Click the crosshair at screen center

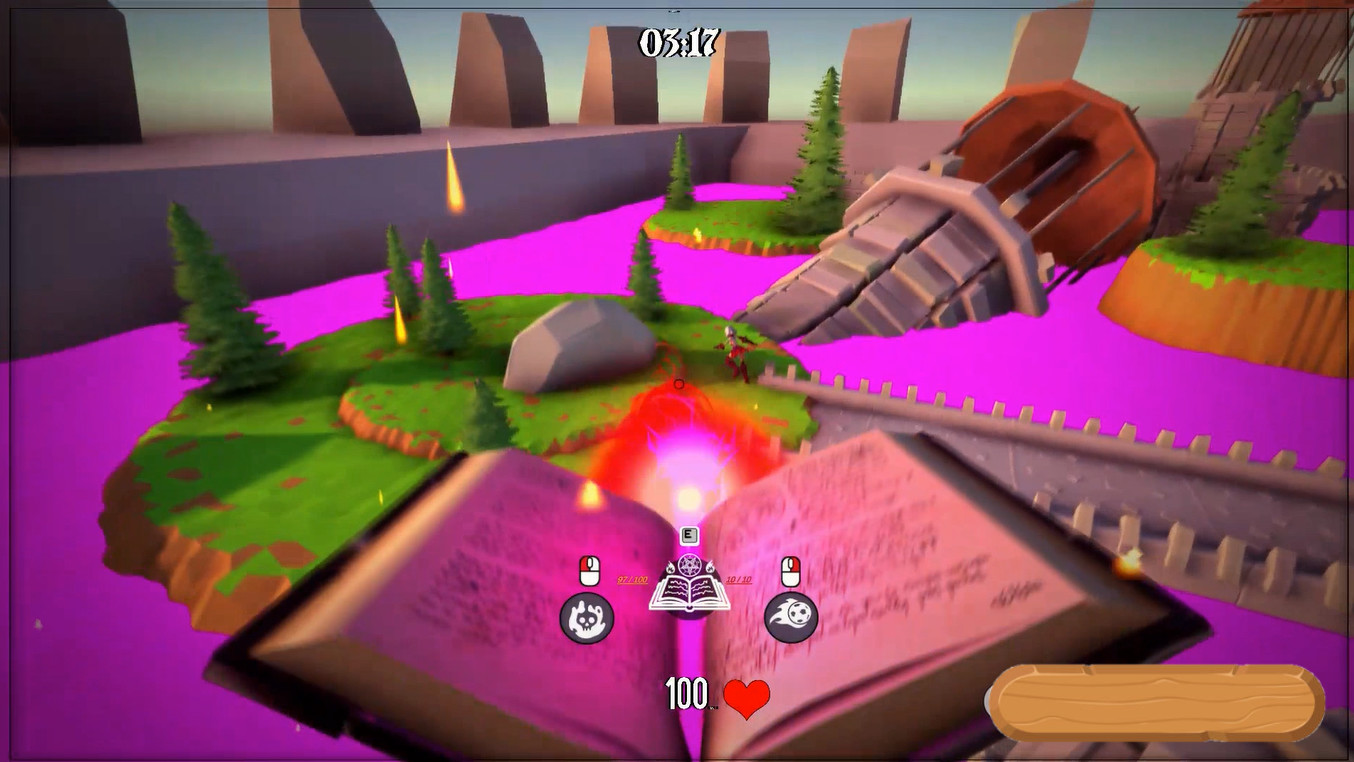coord(679,383)
